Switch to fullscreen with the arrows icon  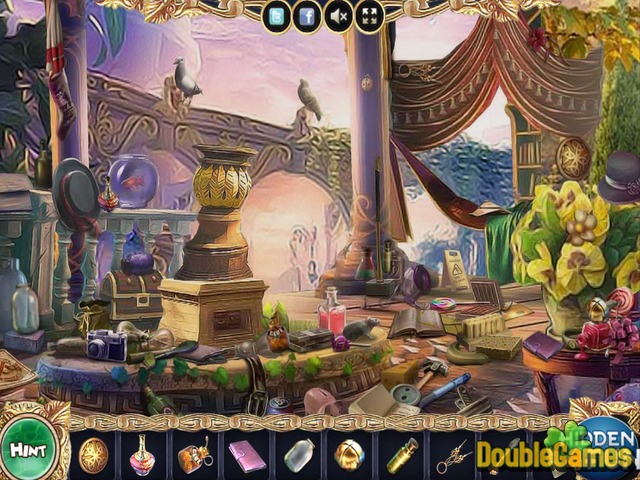click(368, 15)
